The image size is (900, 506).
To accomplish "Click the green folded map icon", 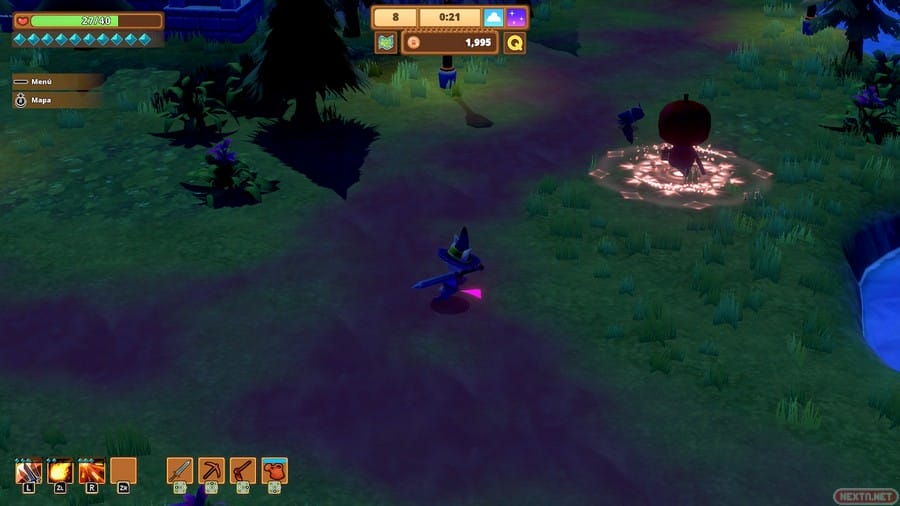I will click(x=385, y=43).
